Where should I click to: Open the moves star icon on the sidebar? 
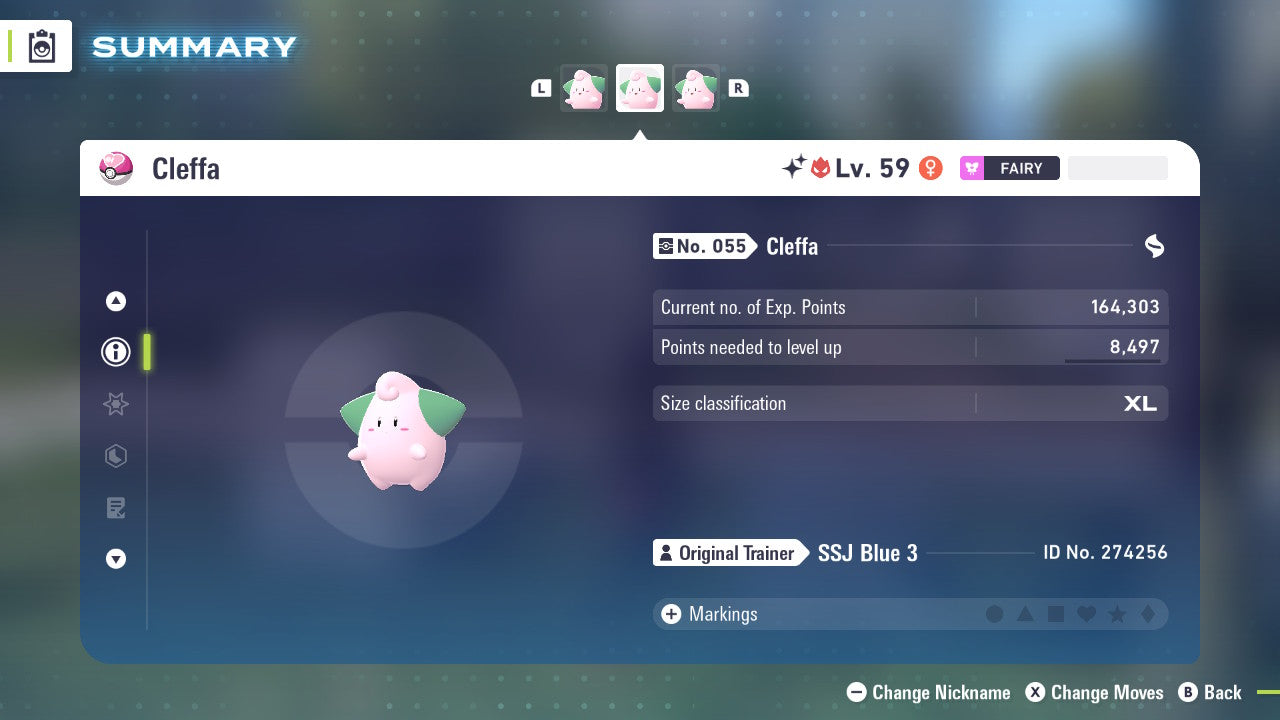pos(115,404)
